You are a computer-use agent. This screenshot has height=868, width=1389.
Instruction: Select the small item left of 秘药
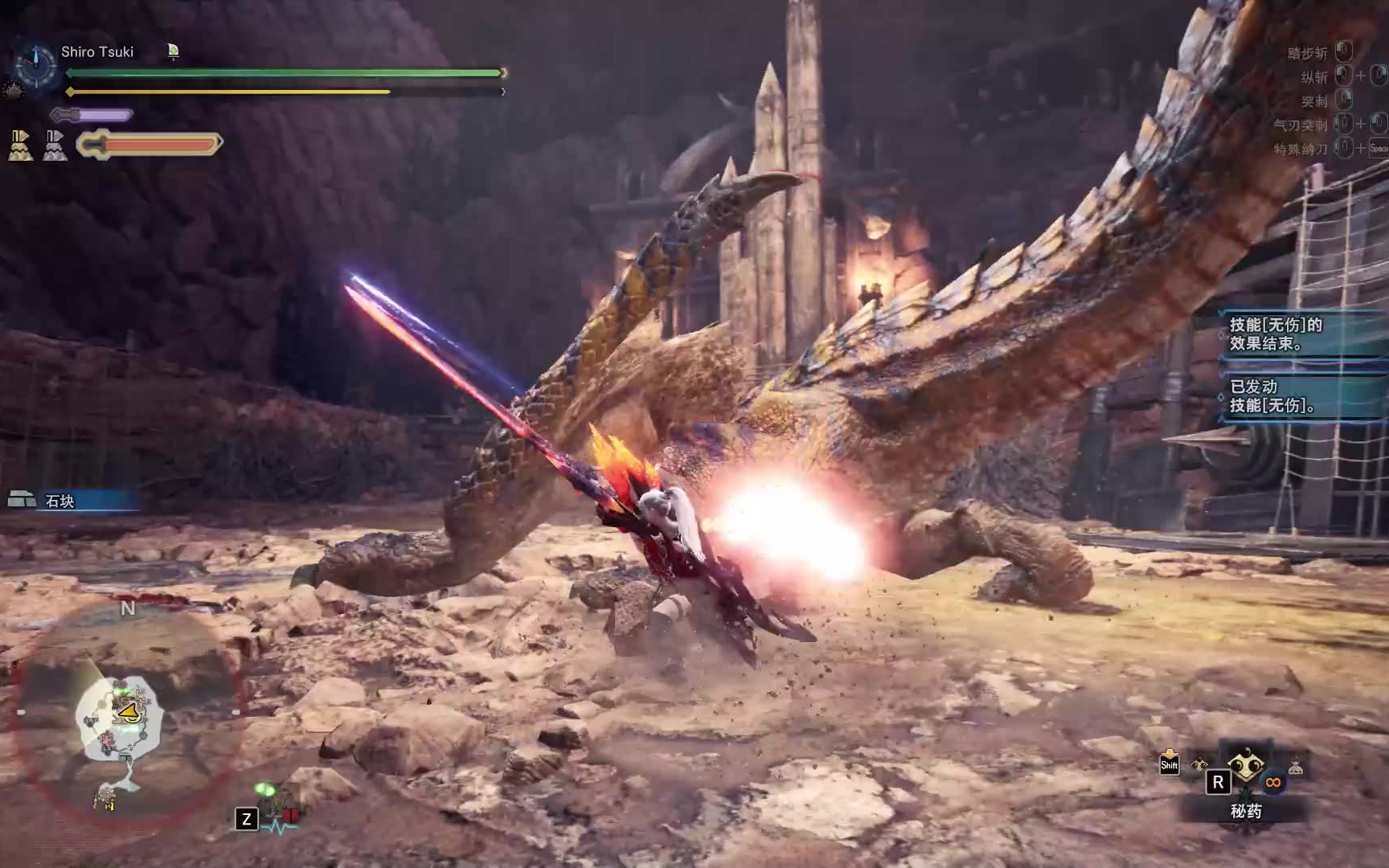click(x=1199, y=765)
